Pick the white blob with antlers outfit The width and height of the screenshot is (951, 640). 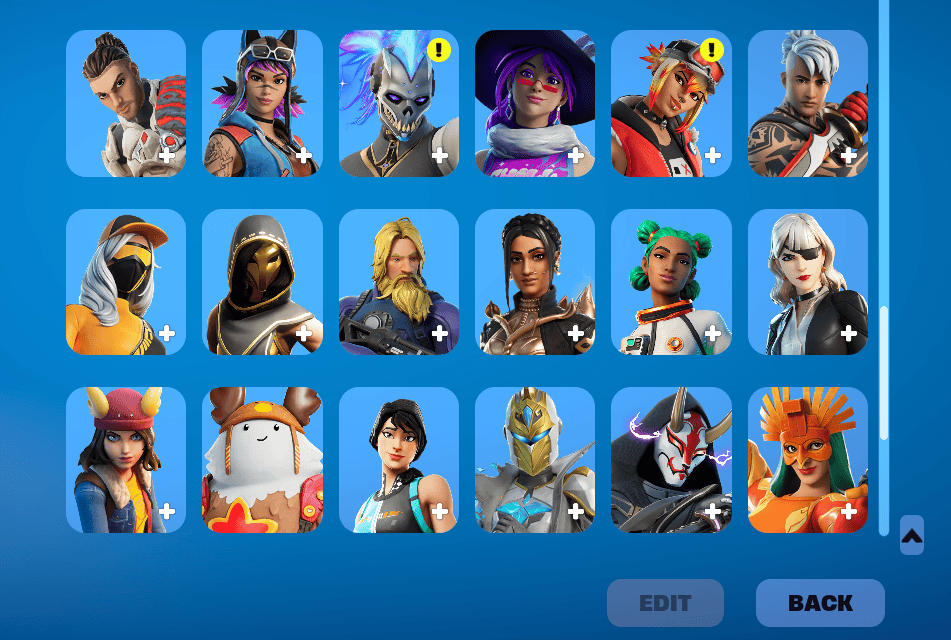262,460
